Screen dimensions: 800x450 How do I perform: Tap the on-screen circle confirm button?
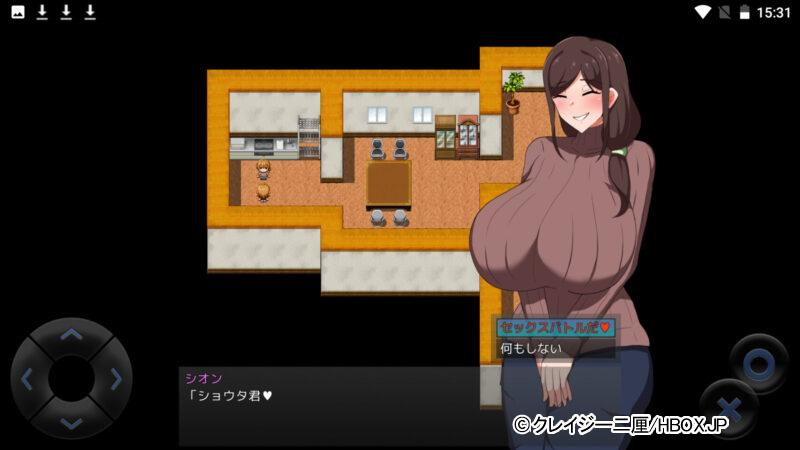tap(759, 362)
